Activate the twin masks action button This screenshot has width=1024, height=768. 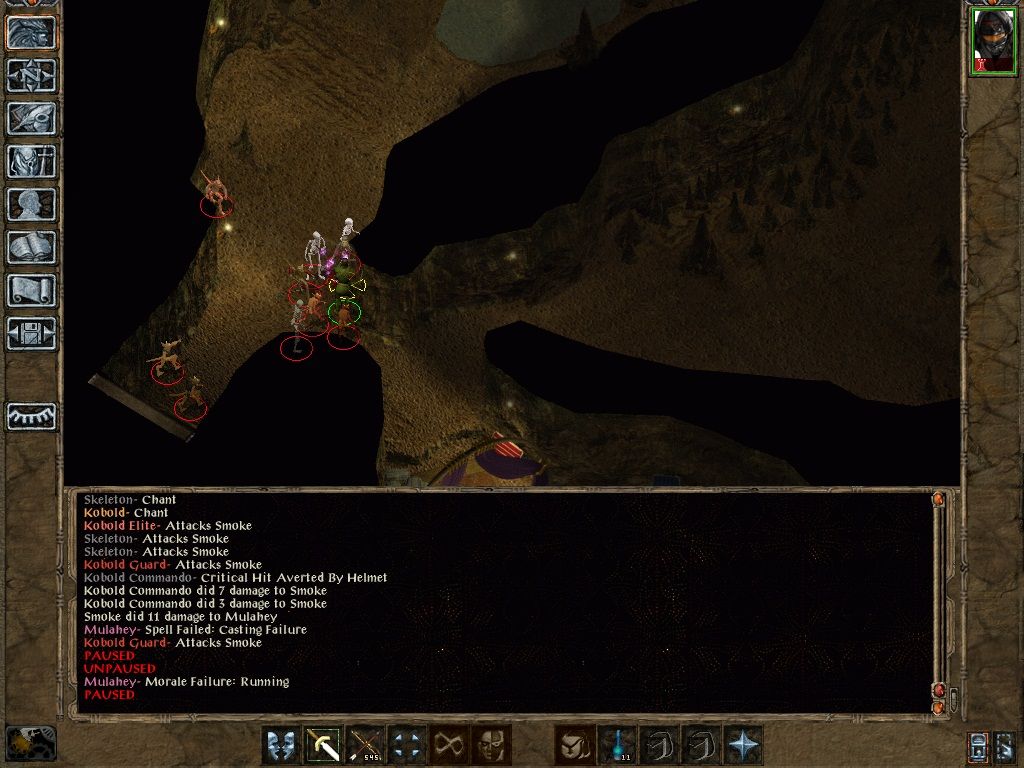281,745
